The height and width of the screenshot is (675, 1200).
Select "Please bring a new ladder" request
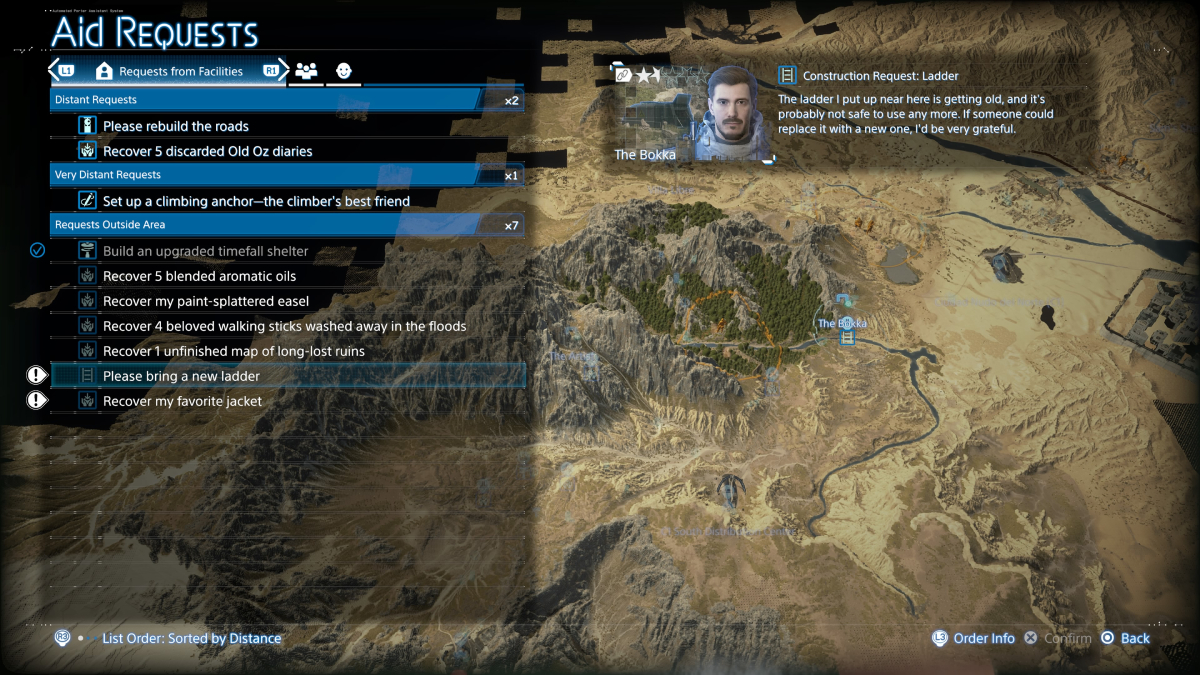pos(181,376)
